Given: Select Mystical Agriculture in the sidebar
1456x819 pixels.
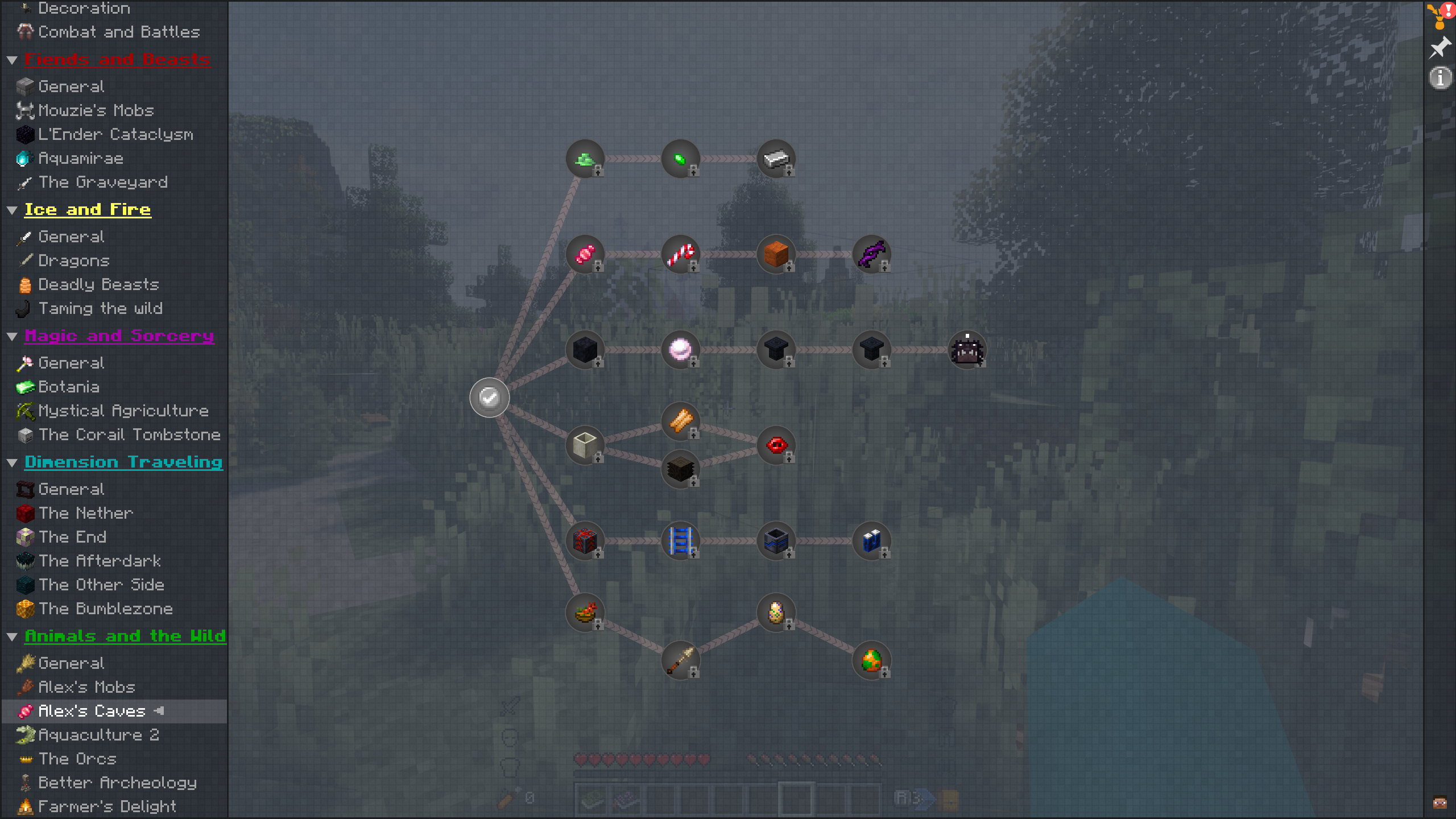Looking at the screenshot, I should tap(123, 411).
